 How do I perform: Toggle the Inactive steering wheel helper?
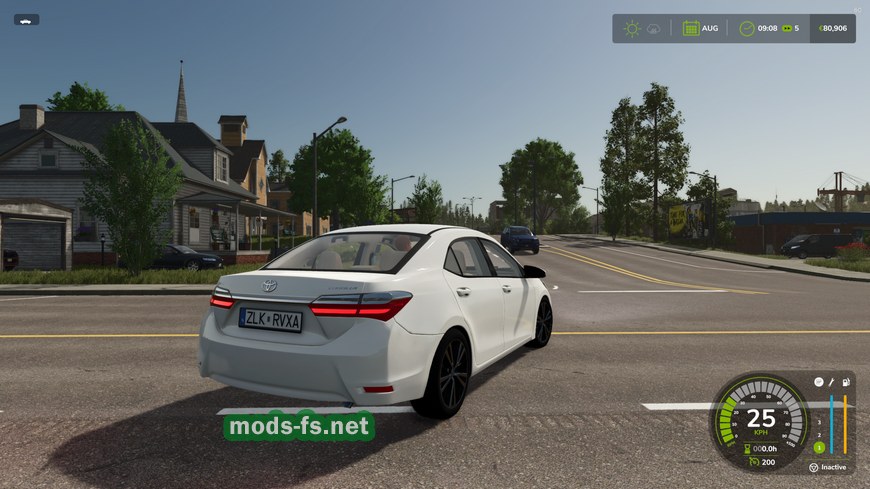click(x=814, y=467)
